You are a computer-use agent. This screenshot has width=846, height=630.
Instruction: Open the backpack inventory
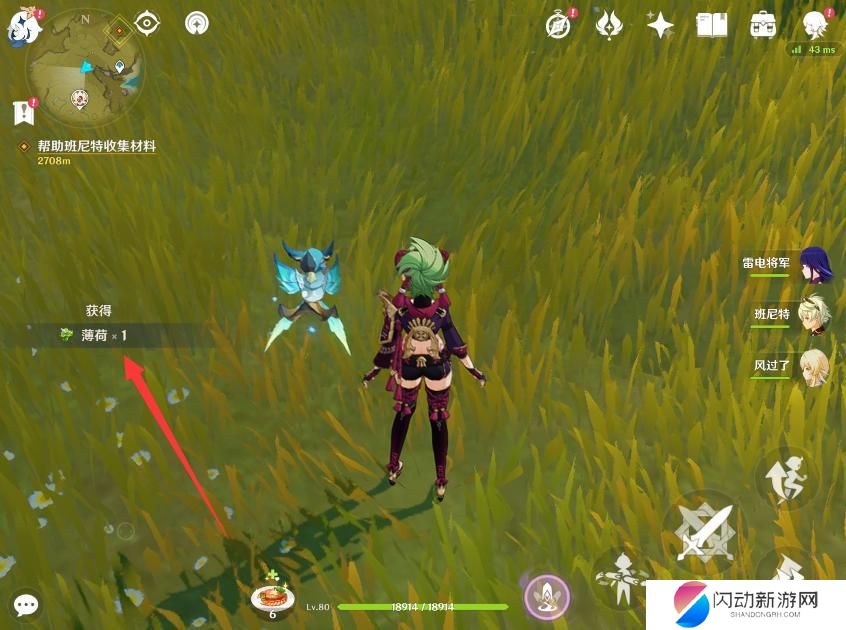(763, 25)
